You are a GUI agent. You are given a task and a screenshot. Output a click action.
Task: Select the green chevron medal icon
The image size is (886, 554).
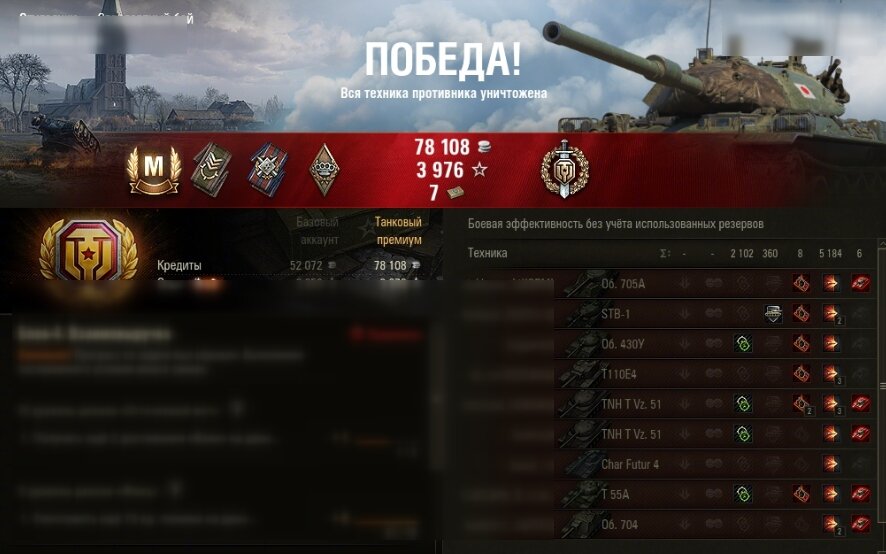point(211,168)
